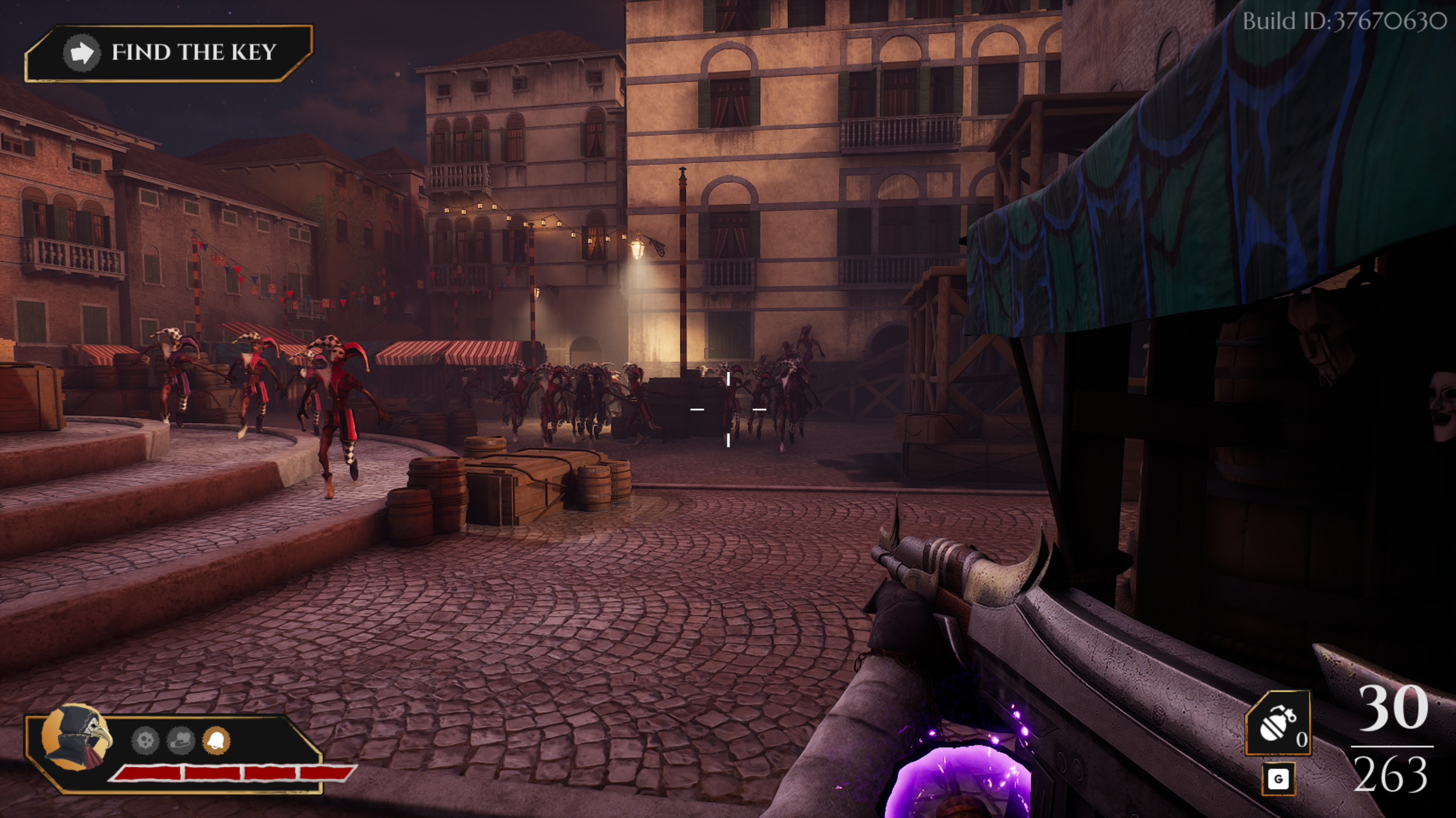Image resolution: width=1456 pixels, height=818 pixels.
Task: Open the Find the Key objective tracker
Action: click(169, 53)
